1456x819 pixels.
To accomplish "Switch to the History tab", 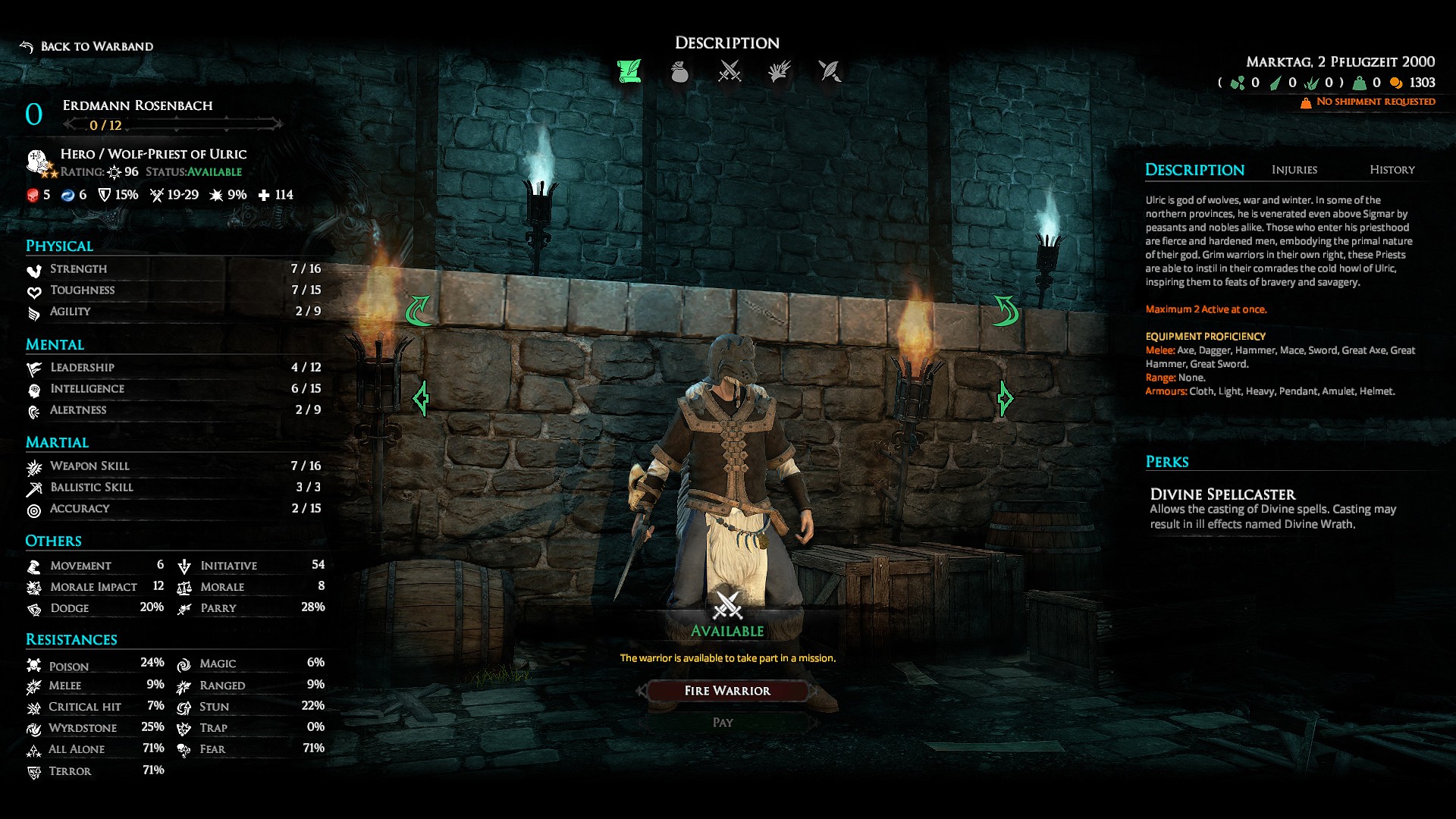I will click(x=1392, y=170).
